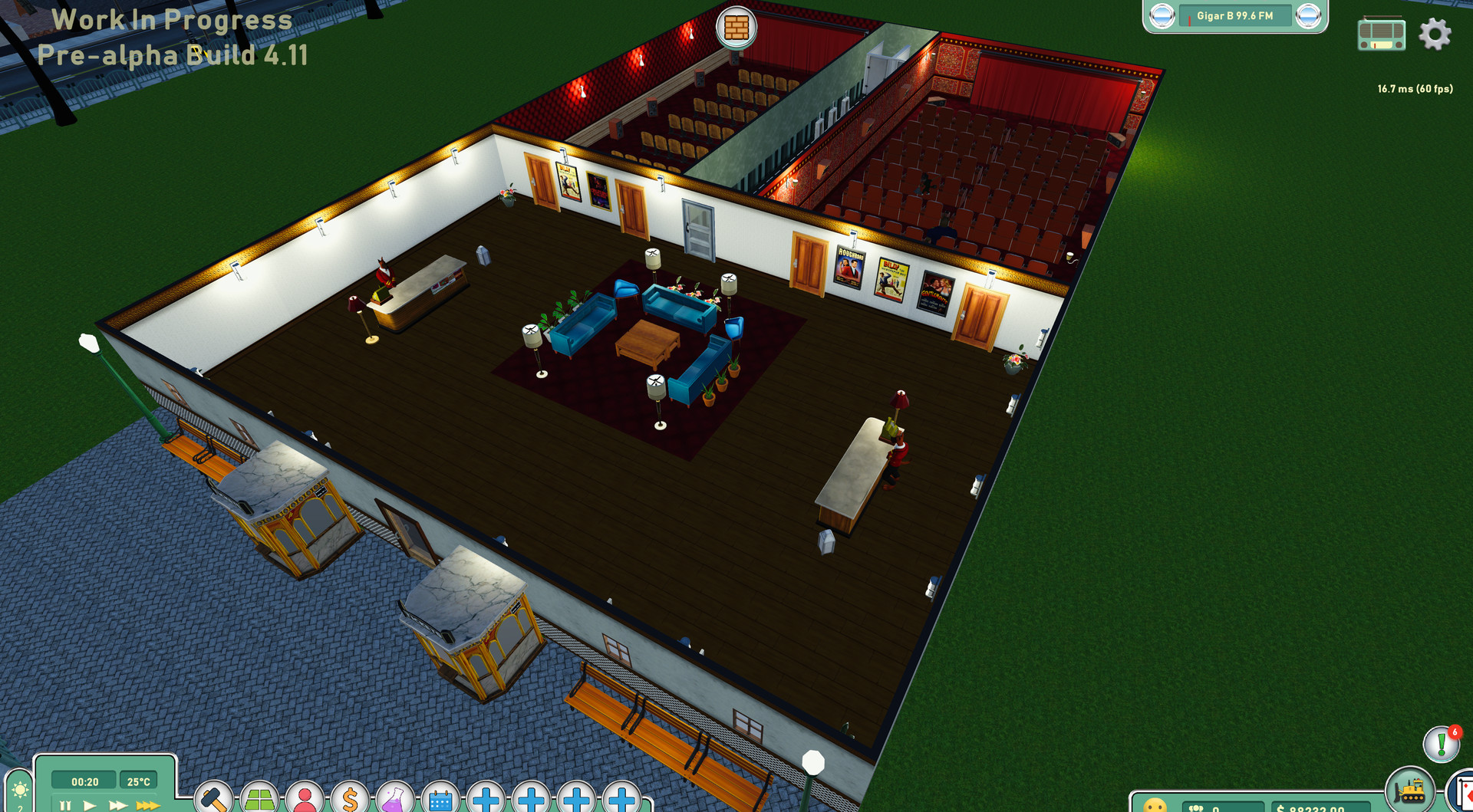Tune to the previous radio station

[1161, 17]
